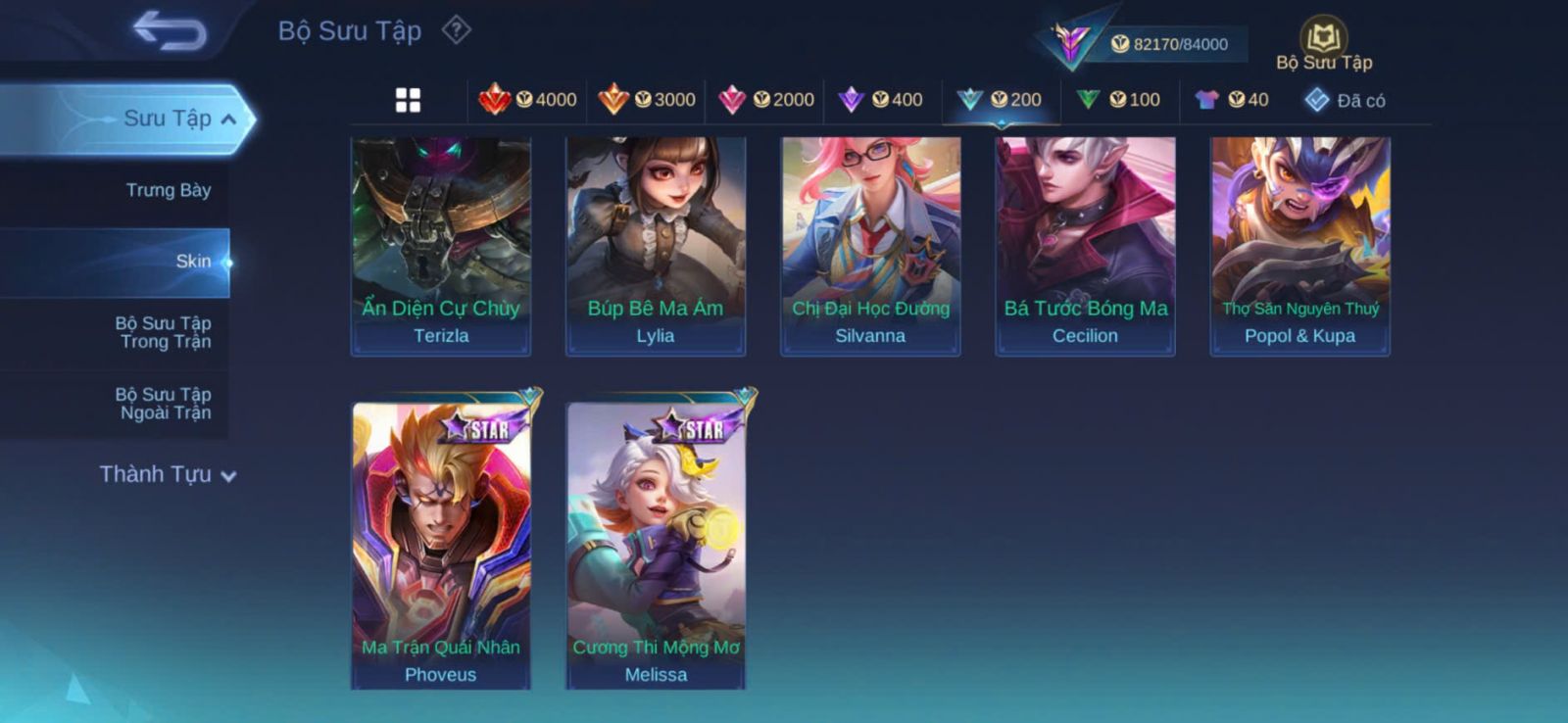Open Bộ Sưu Tập Trong Trận
The height and width of the screenshot is (723, 1568).
(164, 332)
